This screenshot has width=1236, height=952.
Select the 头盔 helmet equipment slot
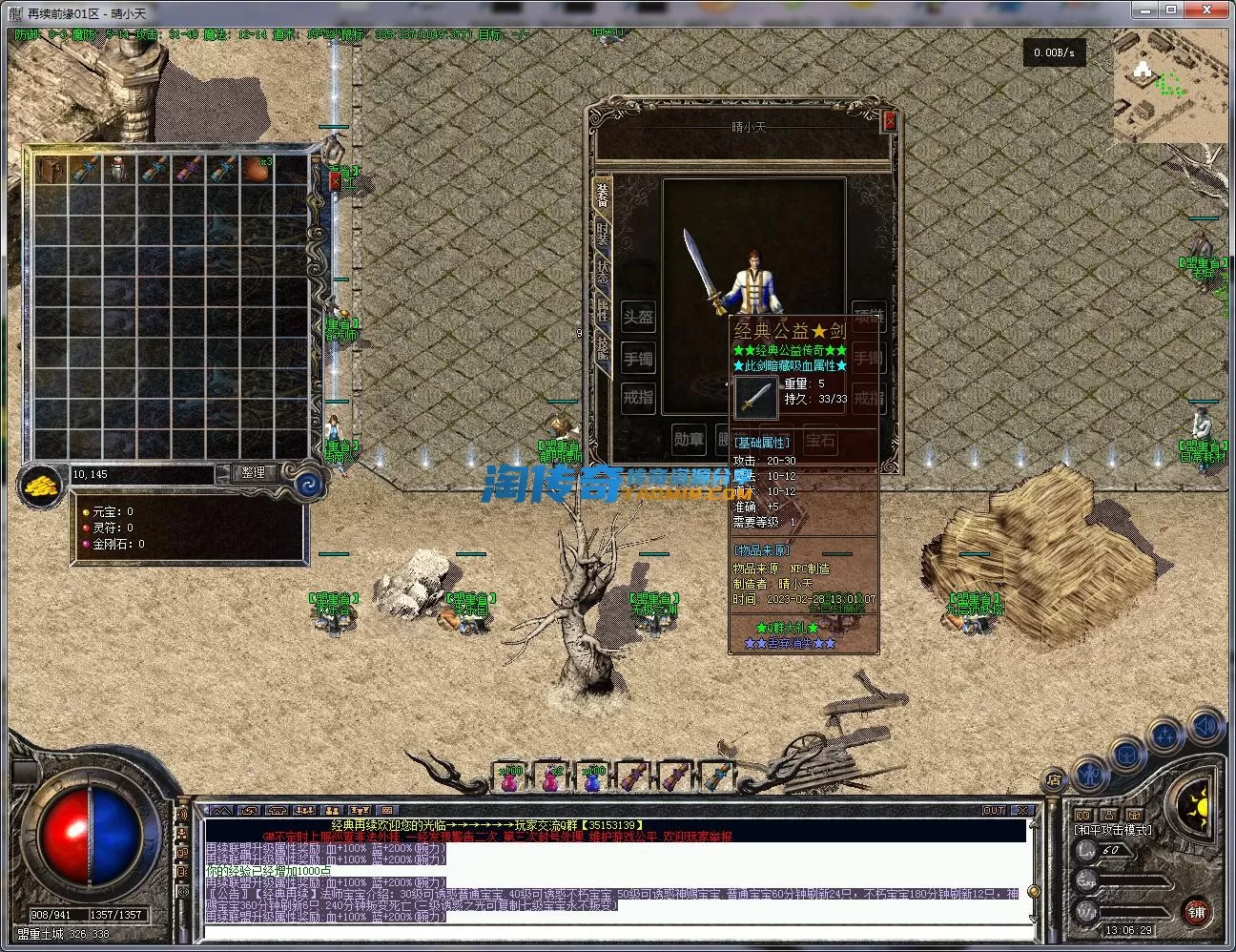point(638,318)
